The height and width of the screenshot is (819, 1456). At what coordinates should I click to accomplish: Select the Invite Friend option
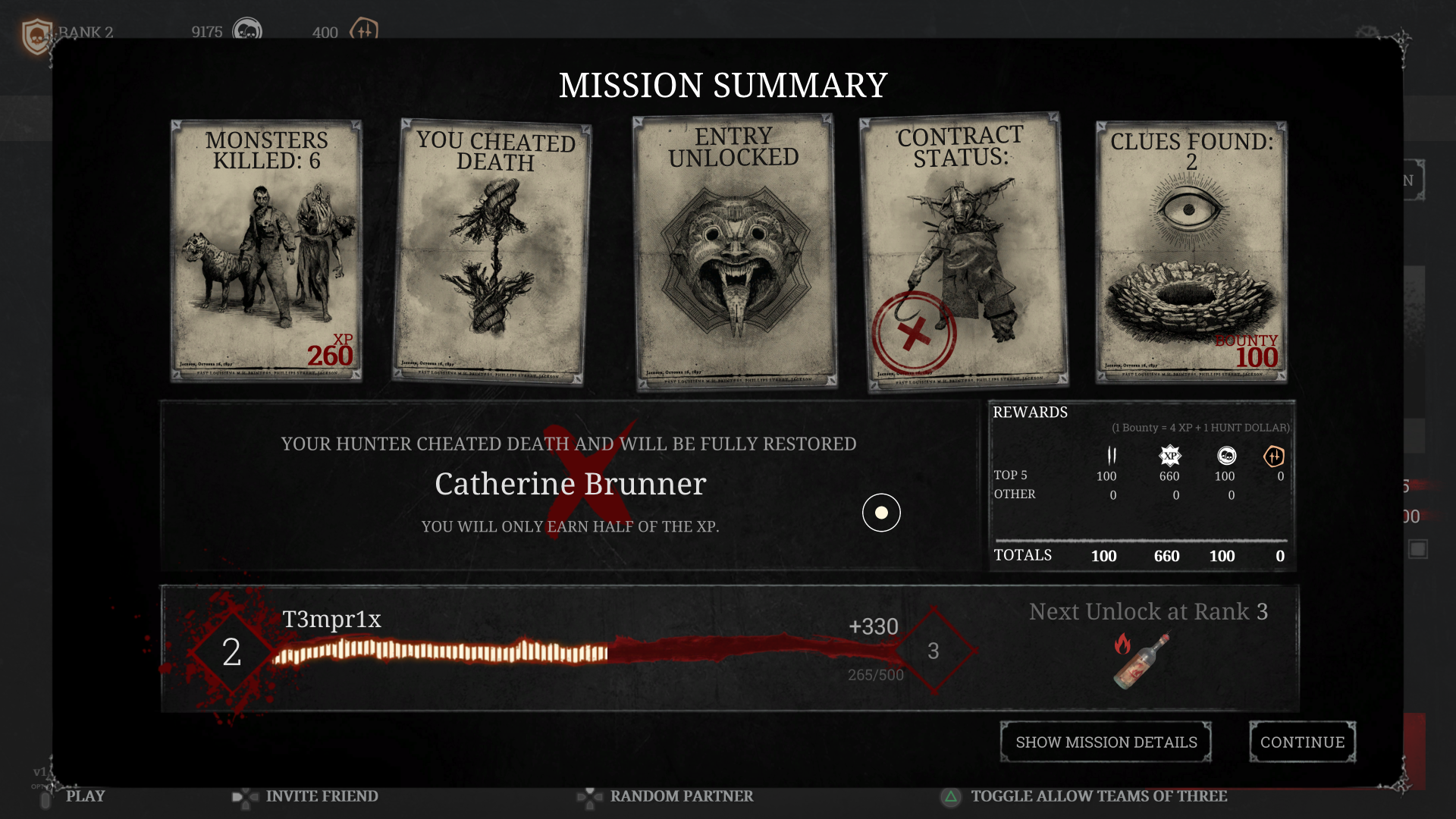click(322, 797)
